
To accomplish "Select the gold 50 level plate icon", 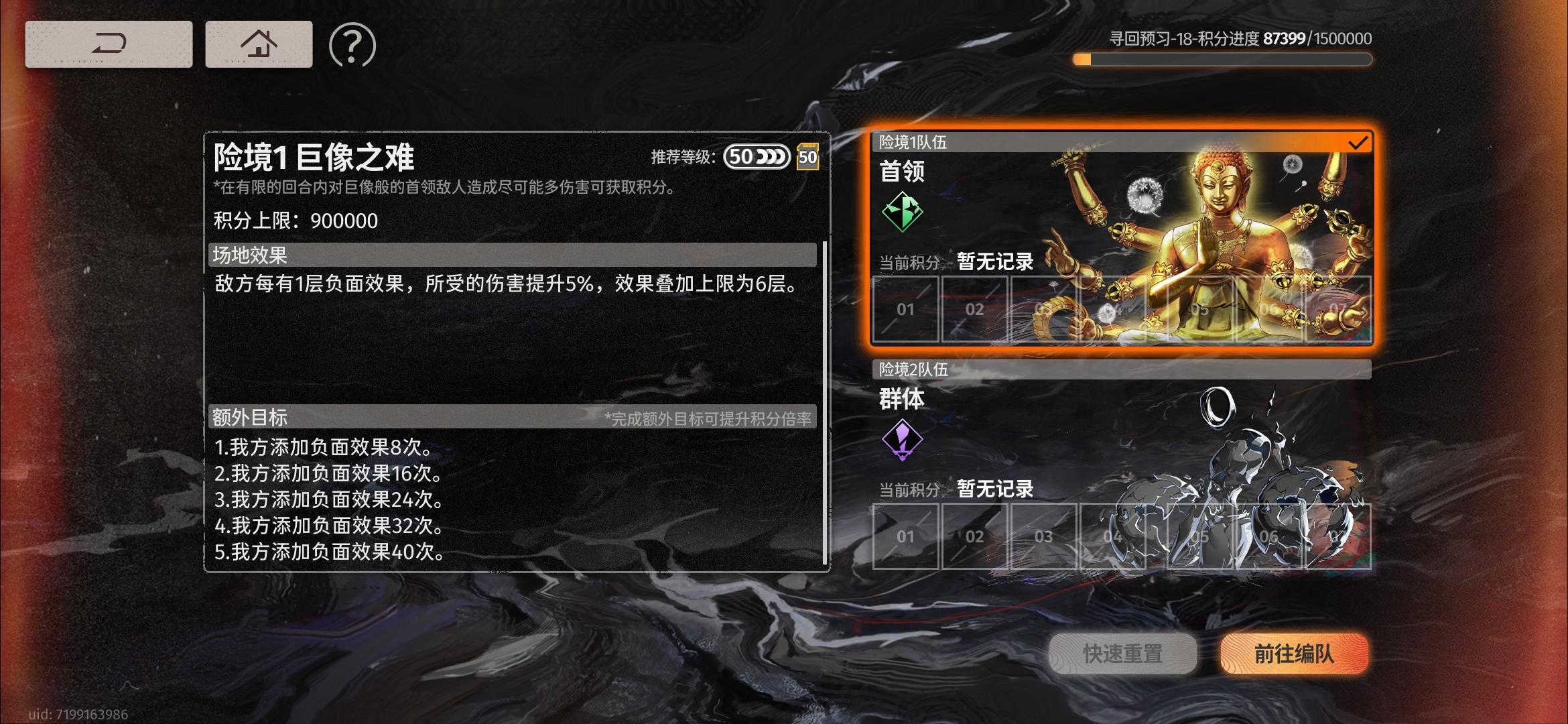I will [x=806, y=158].
